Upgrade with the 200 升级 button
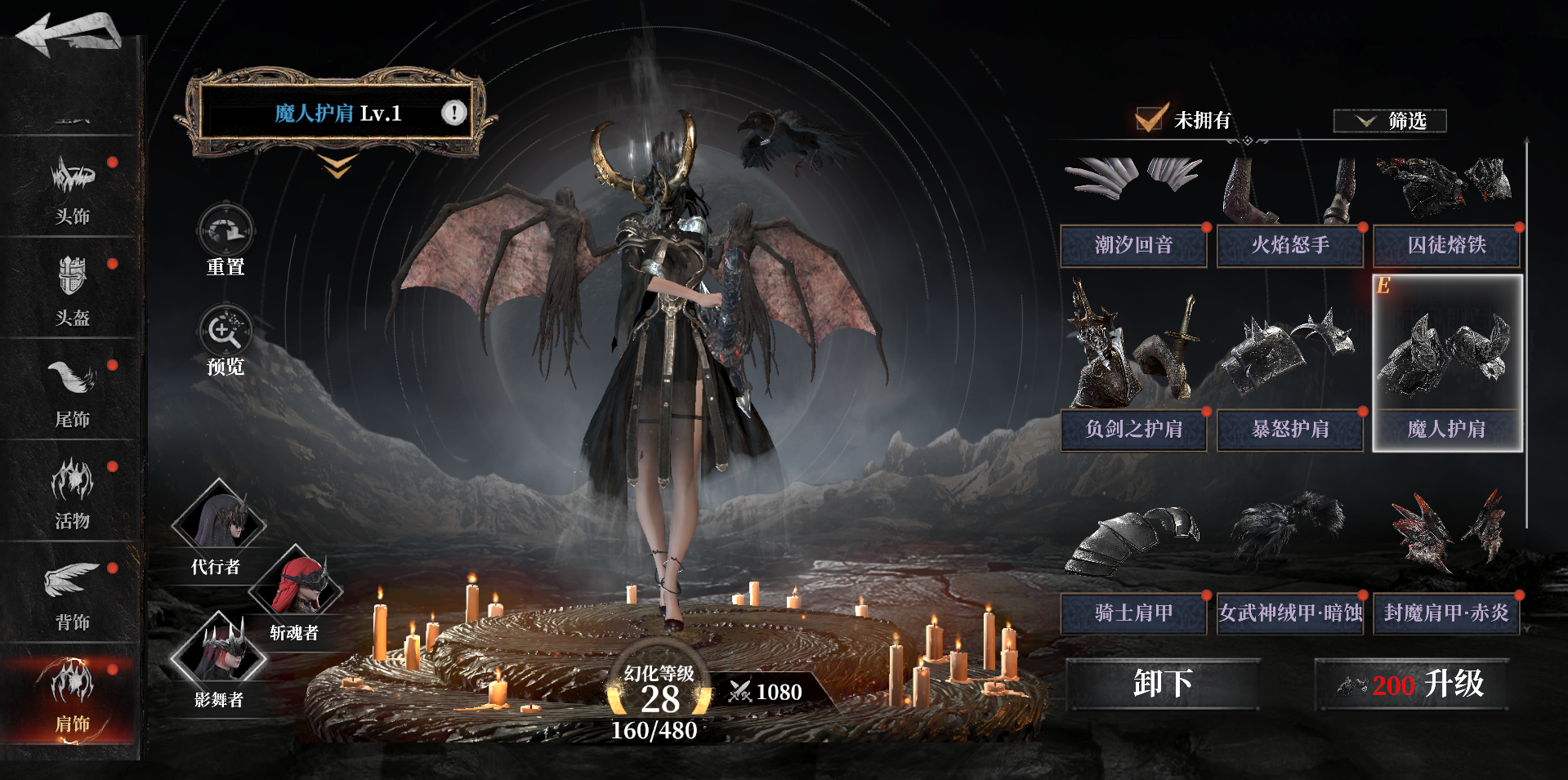The height and width of the screenshot is (780, 1568). click(x=1411, y=684)
